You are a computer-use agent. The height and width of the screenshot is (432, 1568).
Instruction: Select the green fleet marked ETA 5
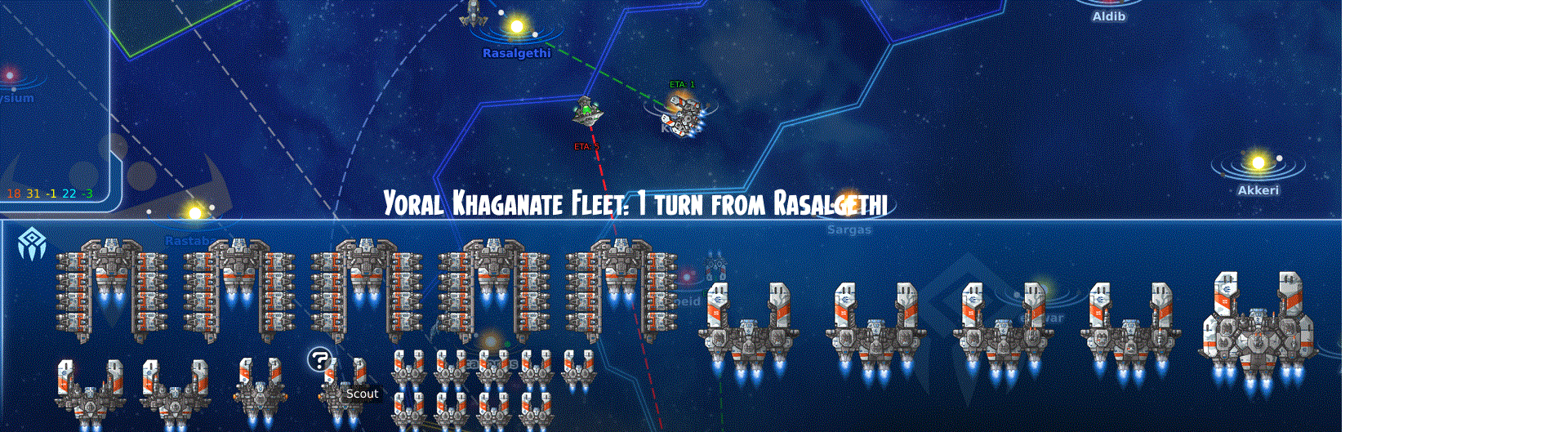point(587,112)
